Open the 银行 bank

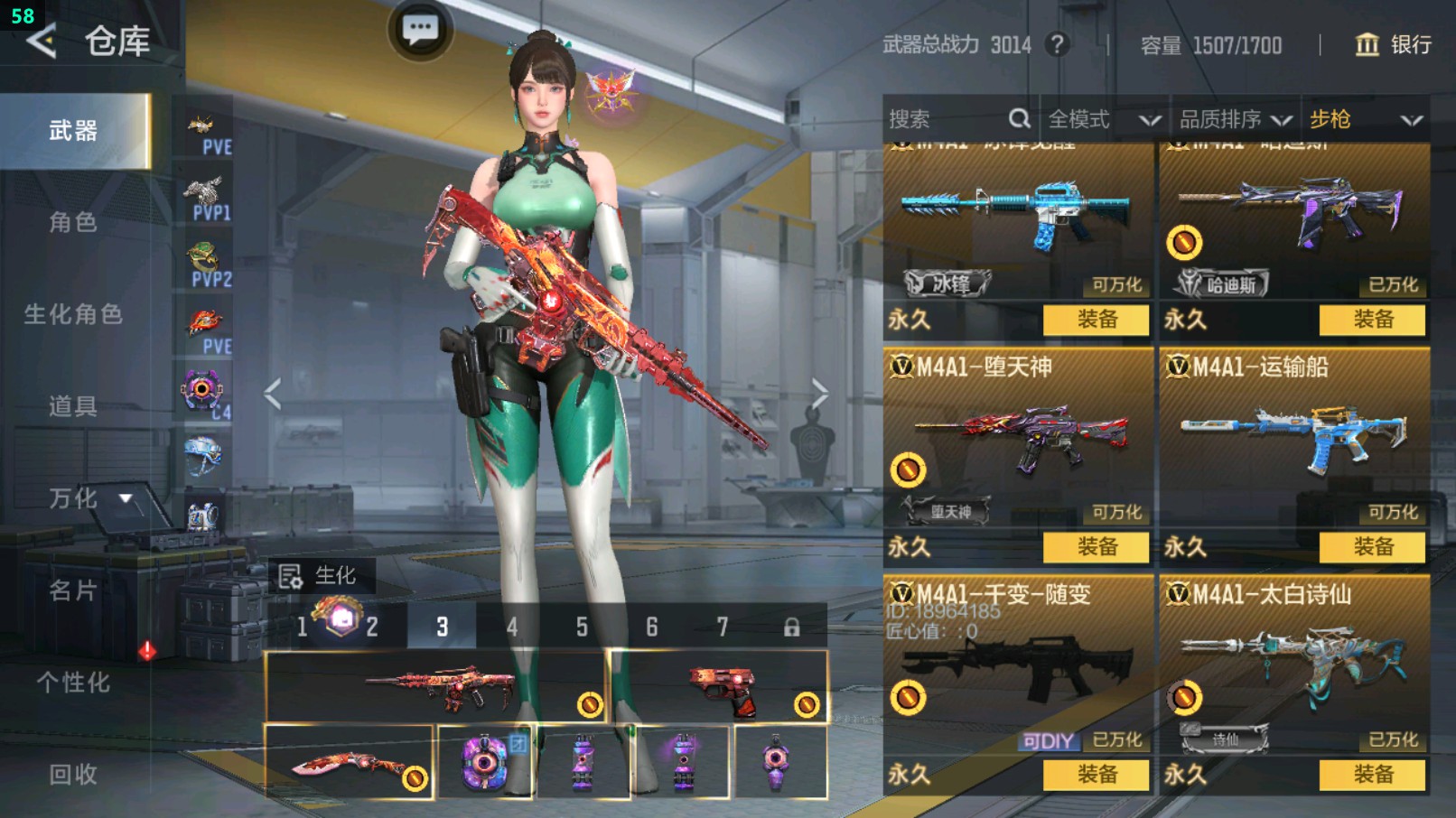1394,44
